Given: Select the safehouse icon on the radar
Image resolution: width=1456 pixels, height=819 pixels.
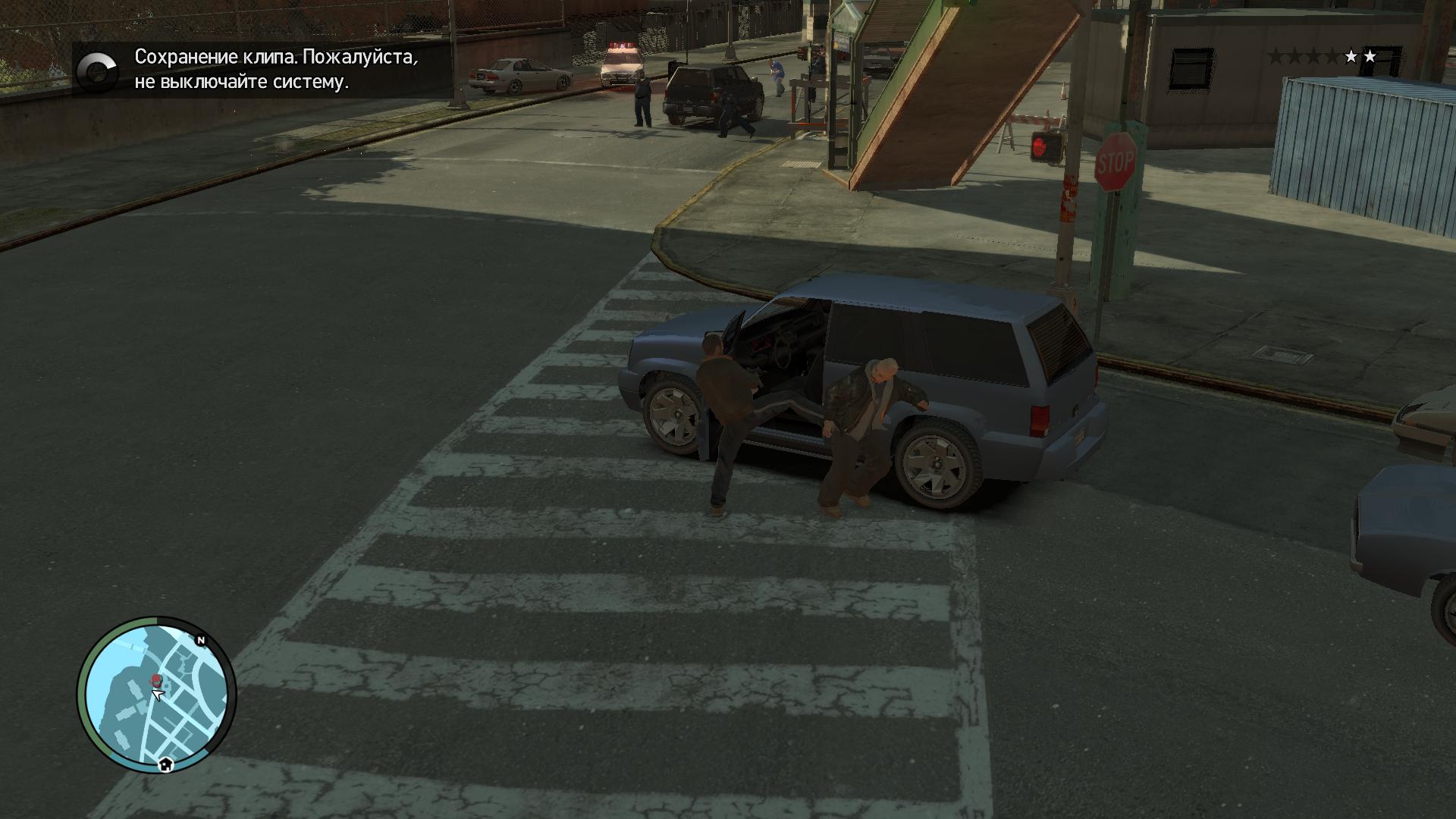Looking at the screenshot, I should (166, 764).
